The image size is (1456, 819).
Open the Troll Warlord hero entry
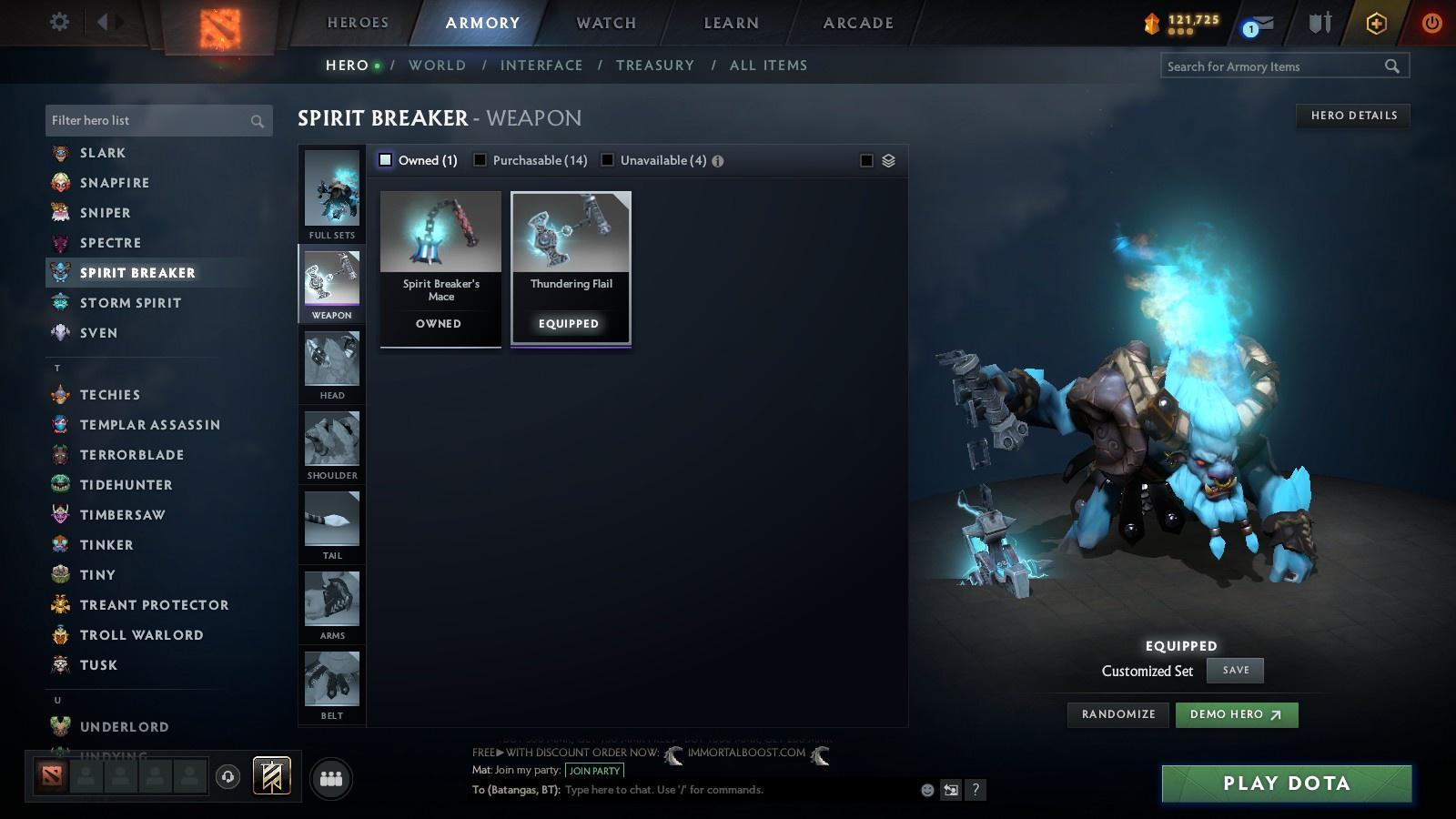(141, 634)
